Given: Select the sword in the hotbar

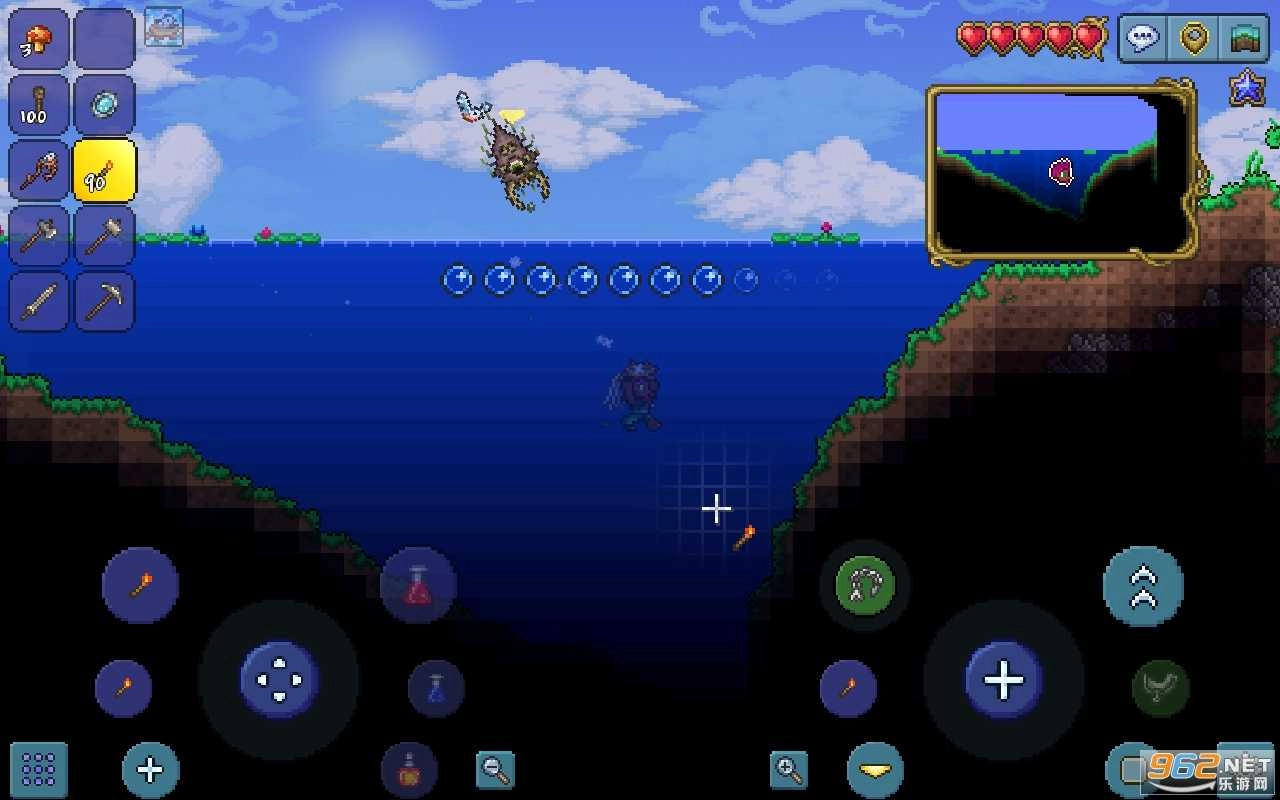Looking at the screenshot, I should click(38, 302).
